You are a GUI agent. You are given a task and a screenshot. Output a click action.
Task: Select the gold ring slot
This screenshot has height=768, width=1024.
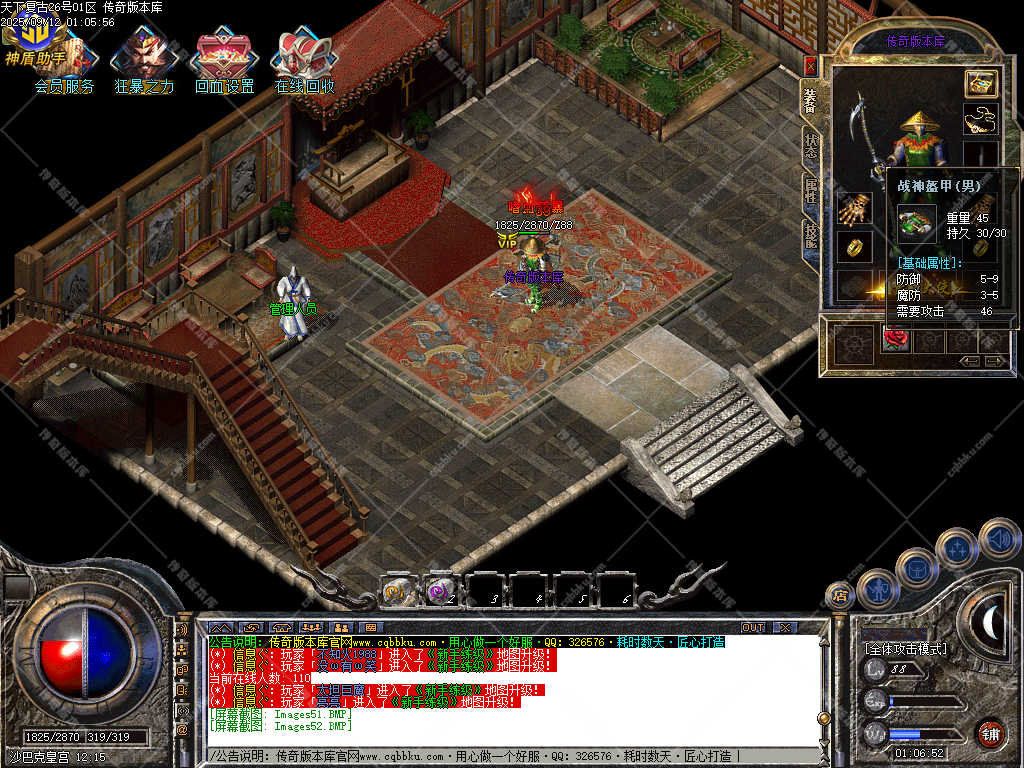[853, 245]
